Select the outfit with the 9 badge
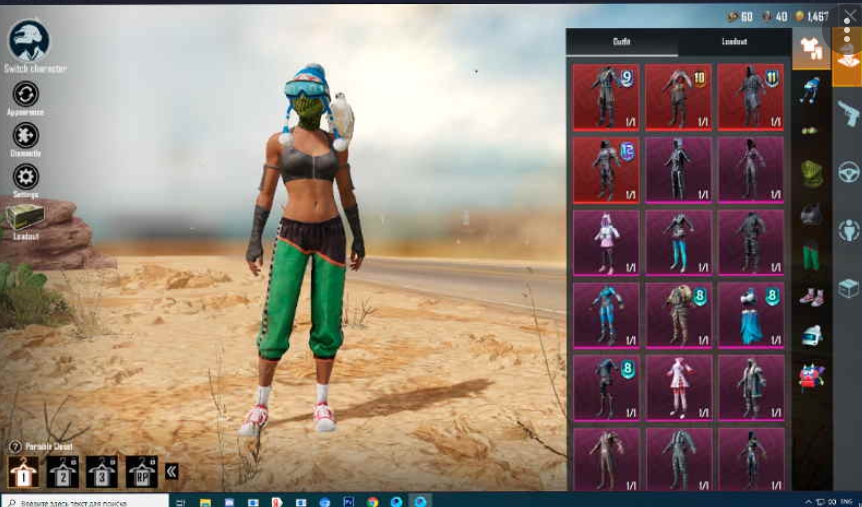862x507 pixels. point(606,97)
